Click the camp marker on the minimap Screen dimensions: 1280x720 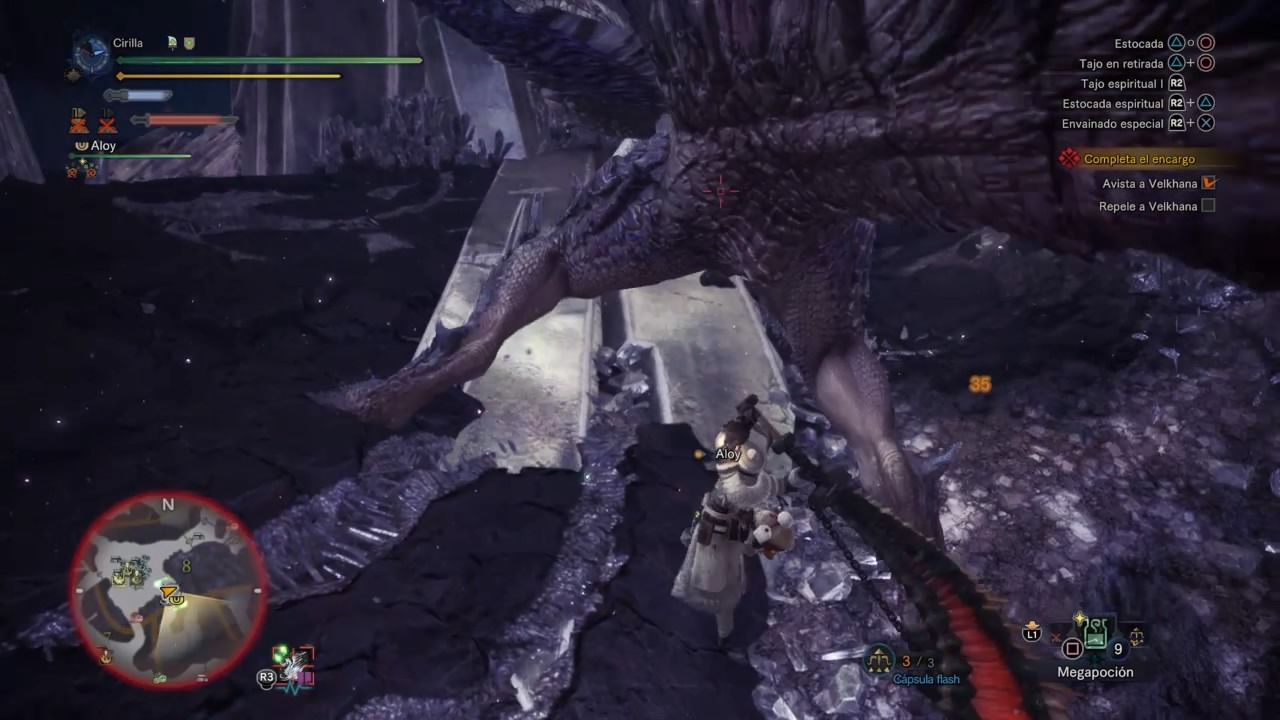105,656
